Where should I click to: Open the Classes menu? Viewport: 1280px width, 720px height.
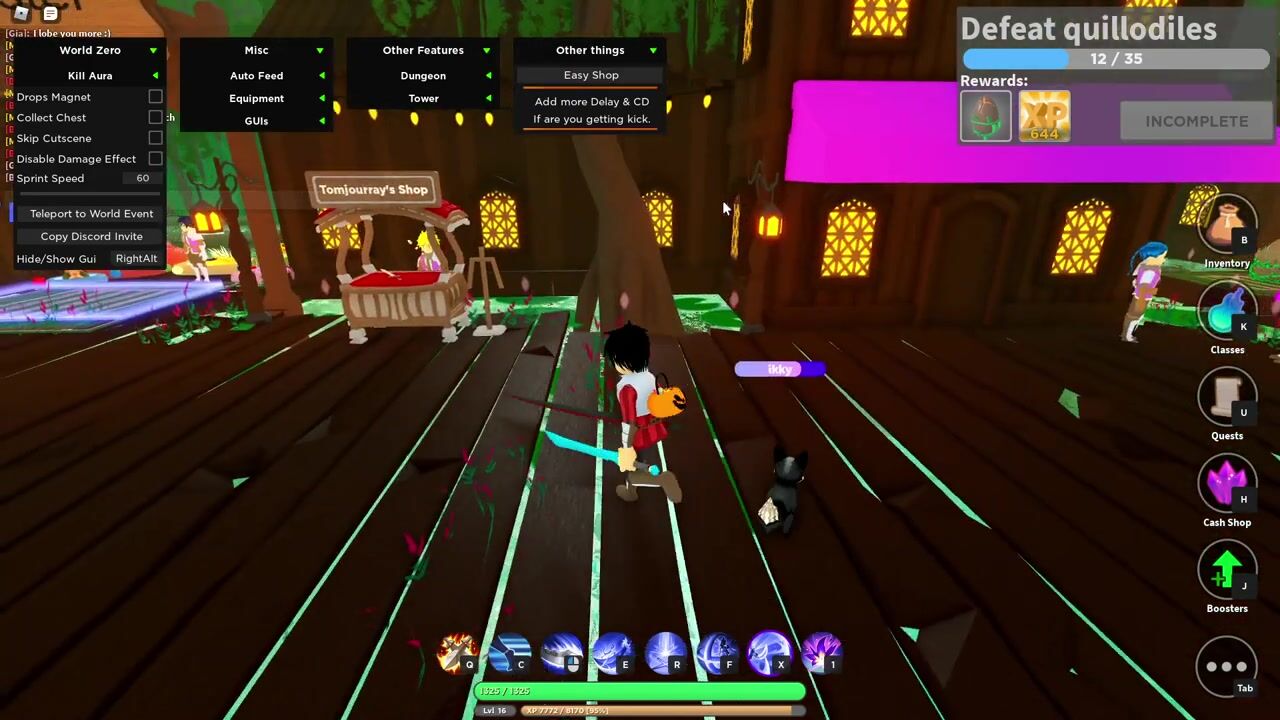pyautogui.click(x=1226, y=314)
